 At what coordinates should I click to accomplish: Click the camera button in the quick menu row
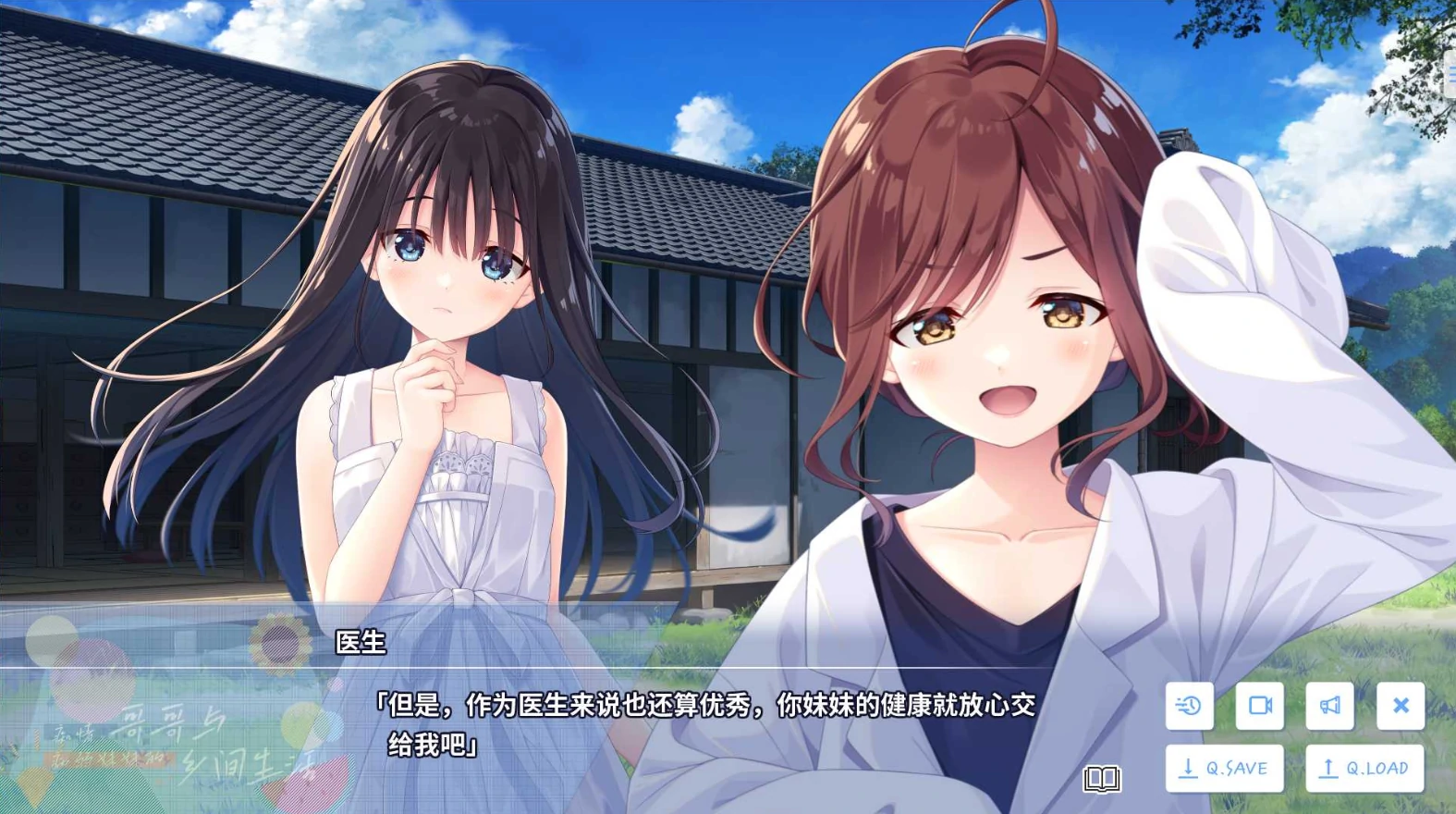pos(1261,706)
